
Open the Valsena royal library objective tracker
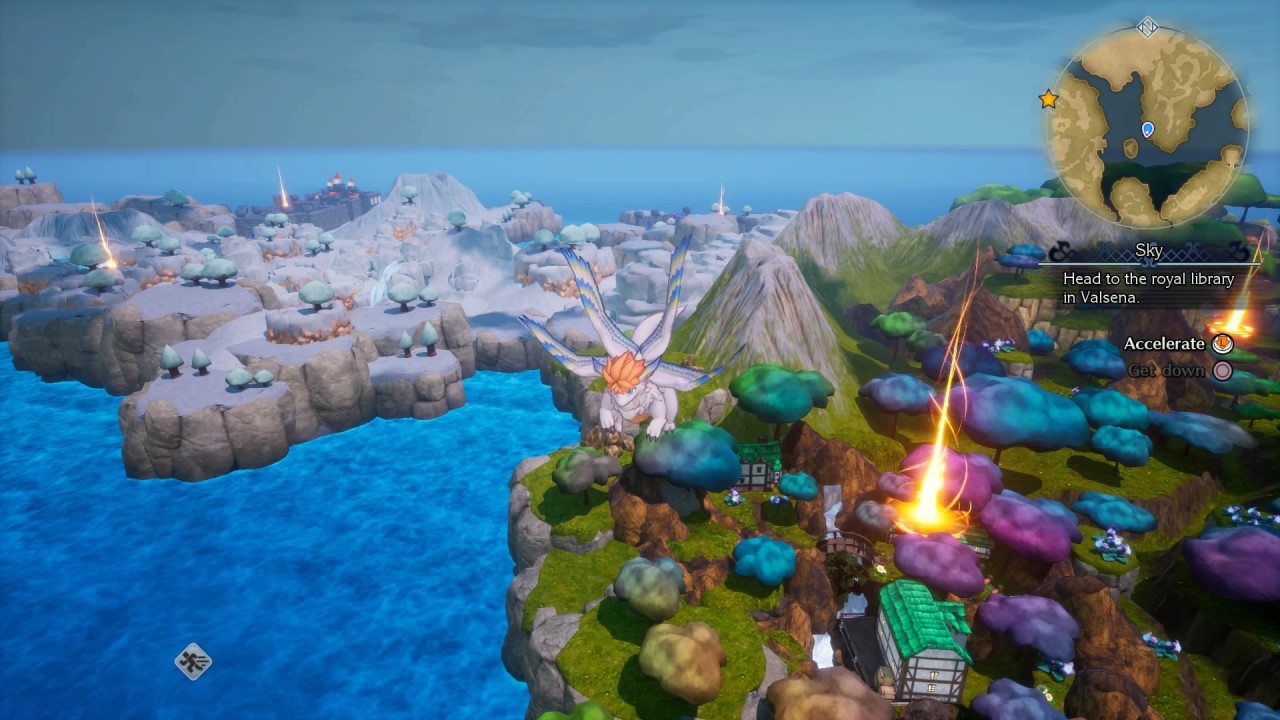pos(1148,288)
